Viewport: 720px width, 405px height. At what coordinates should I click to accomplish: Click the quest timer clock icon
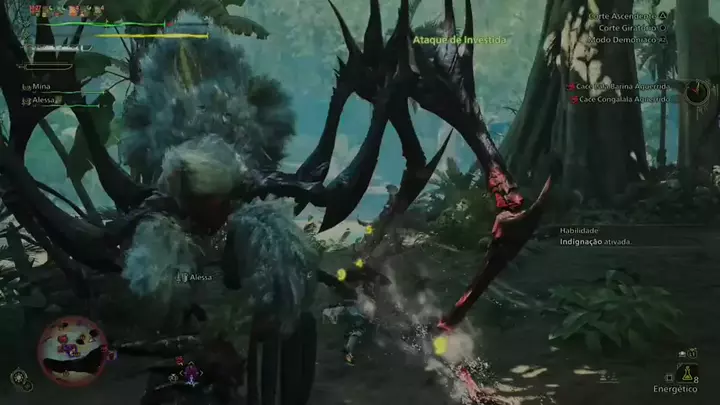pos(697,92)
